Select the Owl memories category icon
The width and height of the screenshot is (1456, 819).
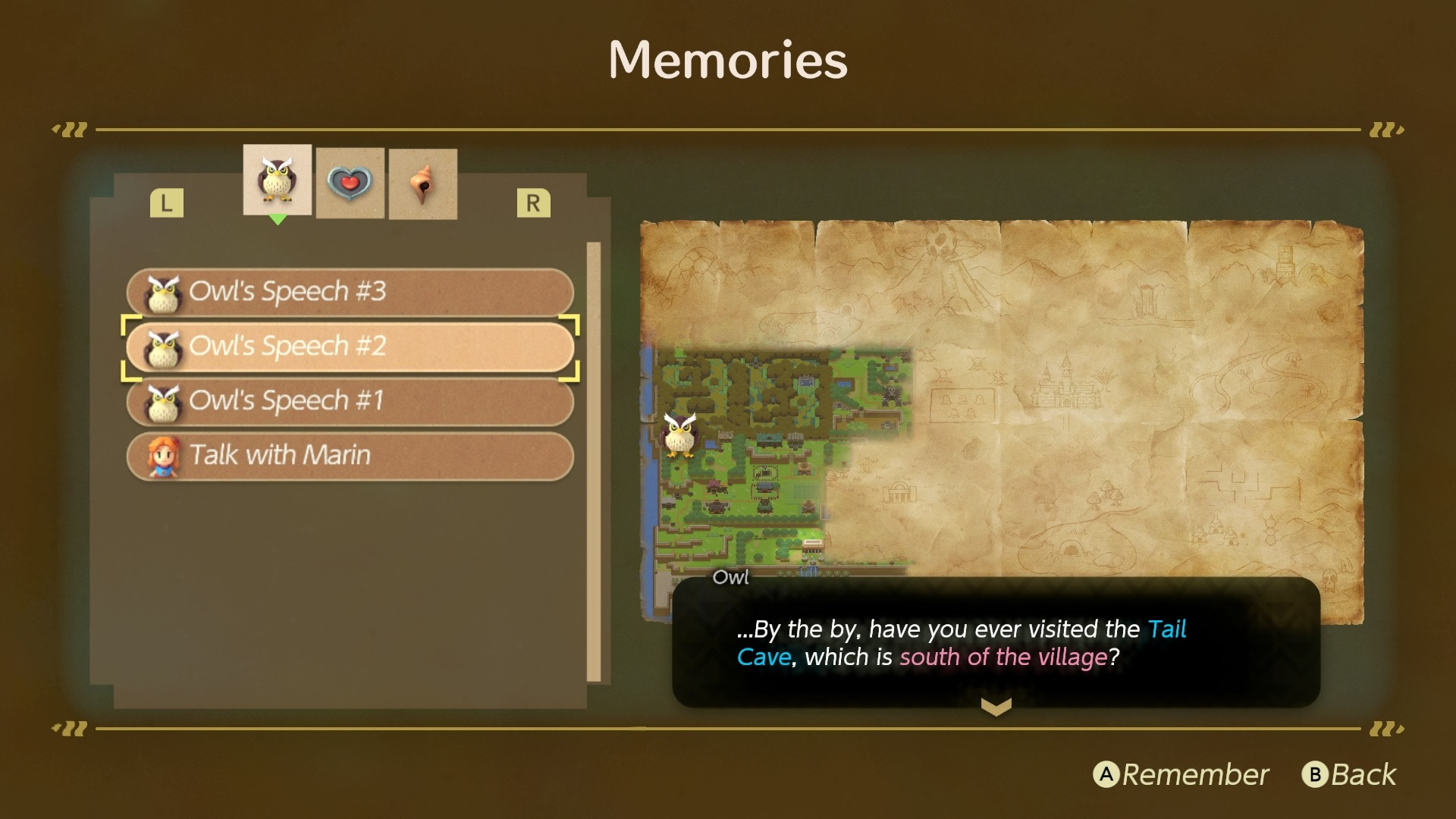[277, 182]
